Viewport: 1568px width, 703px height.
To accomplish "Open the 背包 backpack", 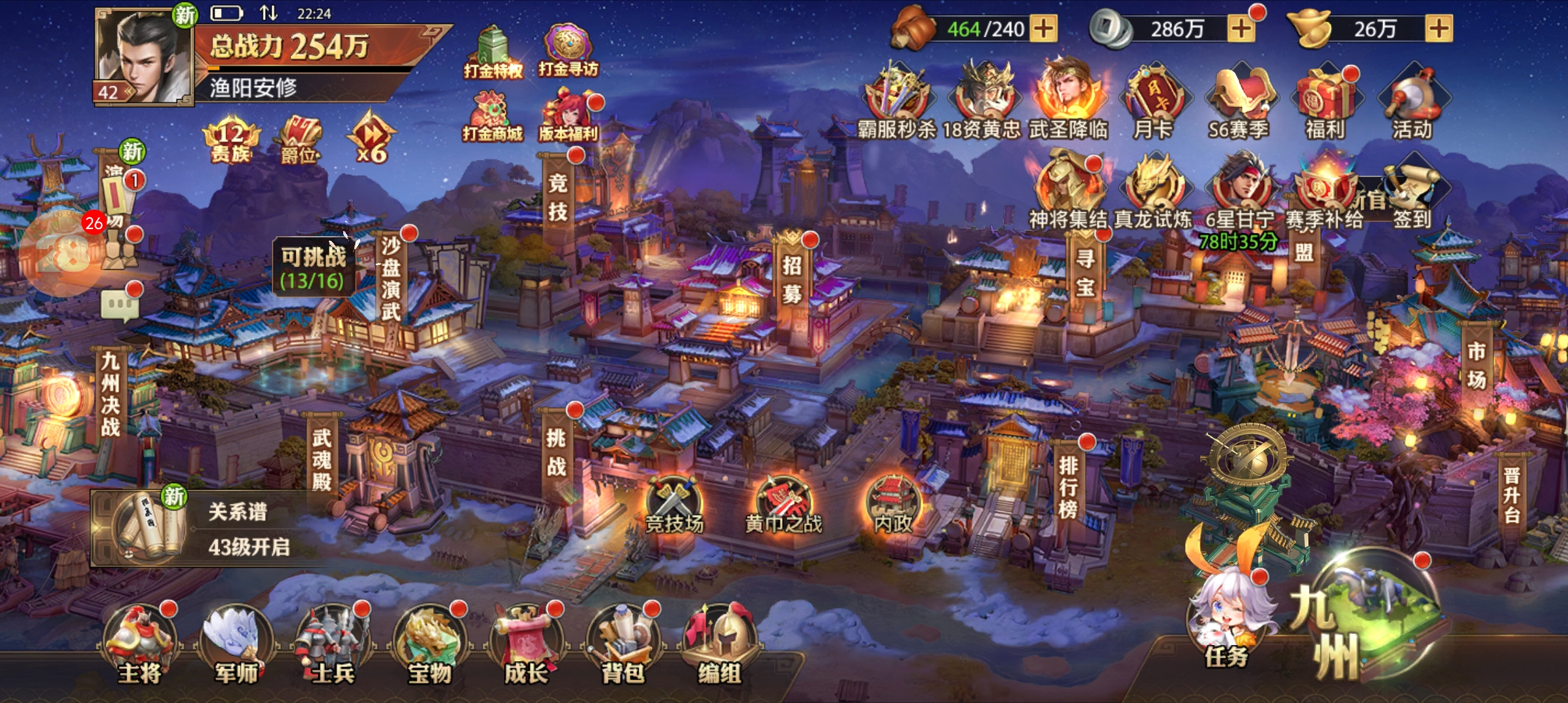I will click(623, 643).
